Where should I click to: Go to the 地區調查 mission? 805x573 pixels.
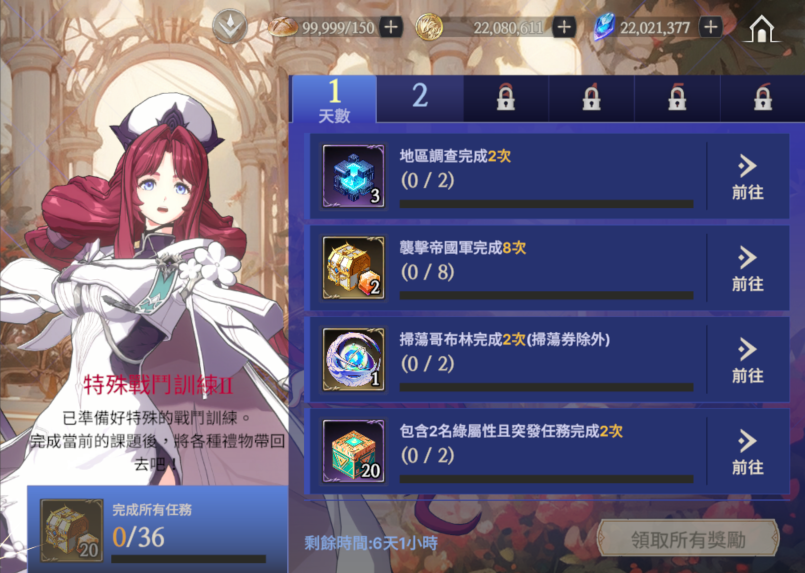[x=747, y=177]
